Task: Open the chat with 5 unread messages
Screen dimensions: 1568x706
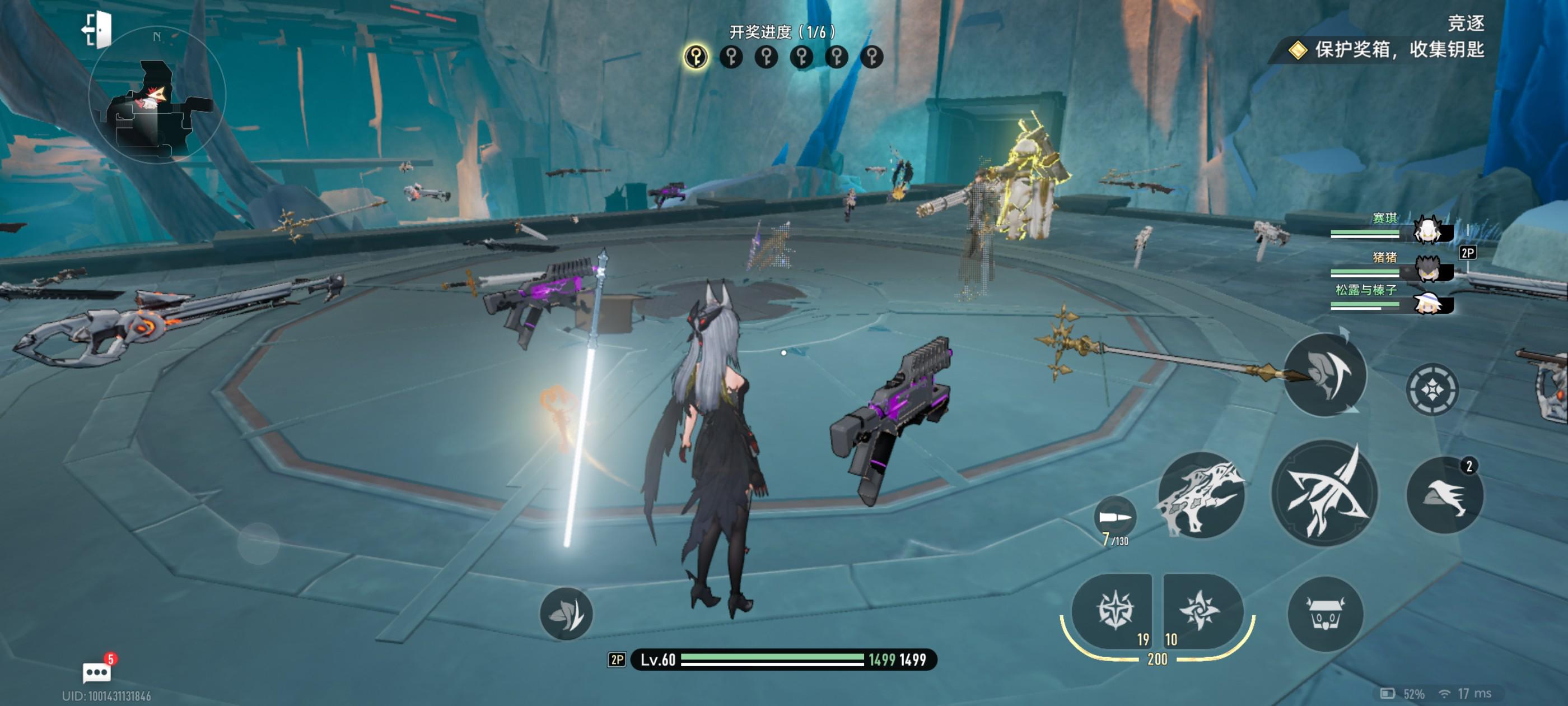Action: click(97, 672)
